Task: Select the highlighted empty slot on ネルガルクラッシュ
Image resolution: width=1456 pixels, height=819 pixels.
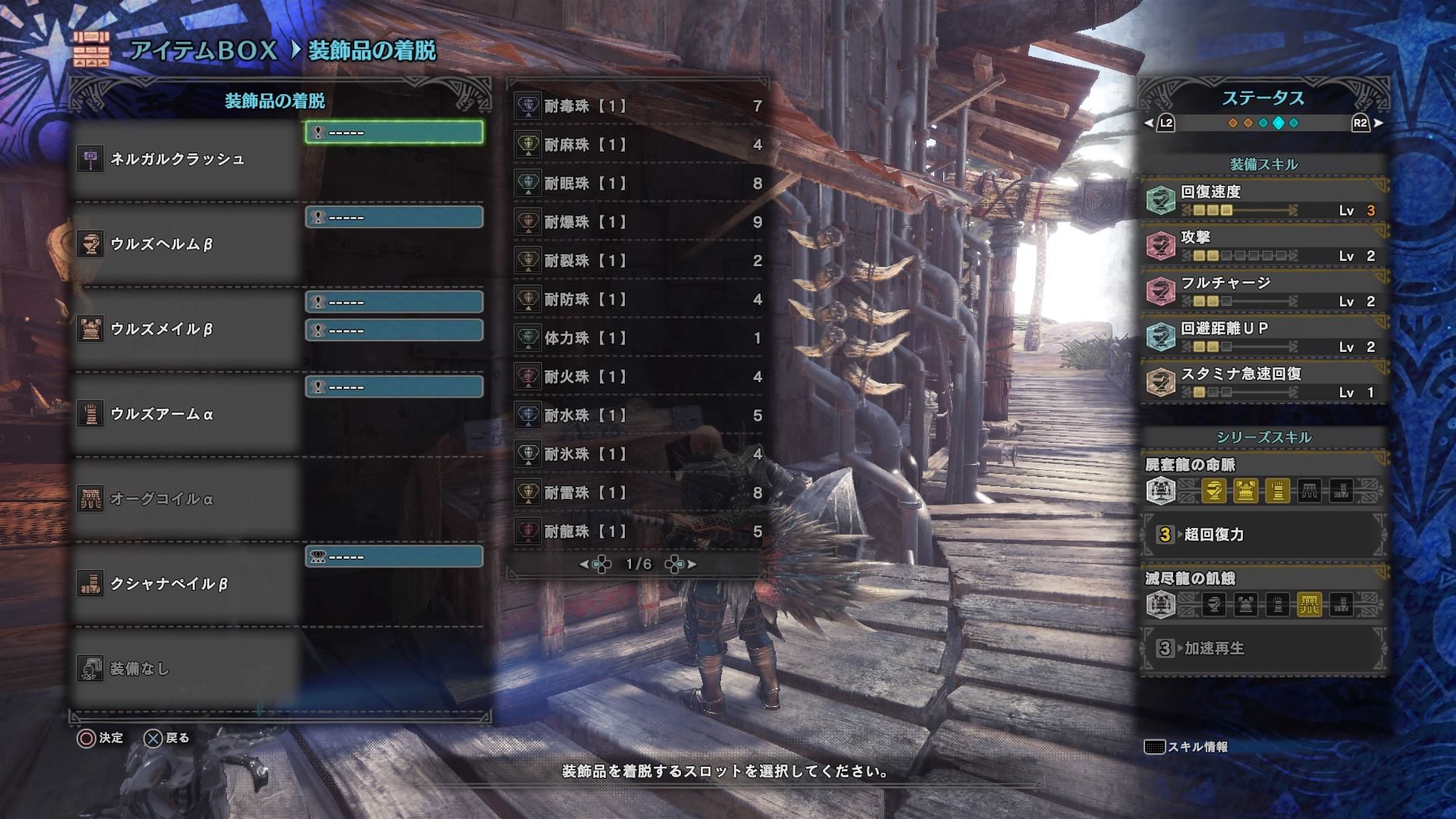Action: (x=394, y=133)
